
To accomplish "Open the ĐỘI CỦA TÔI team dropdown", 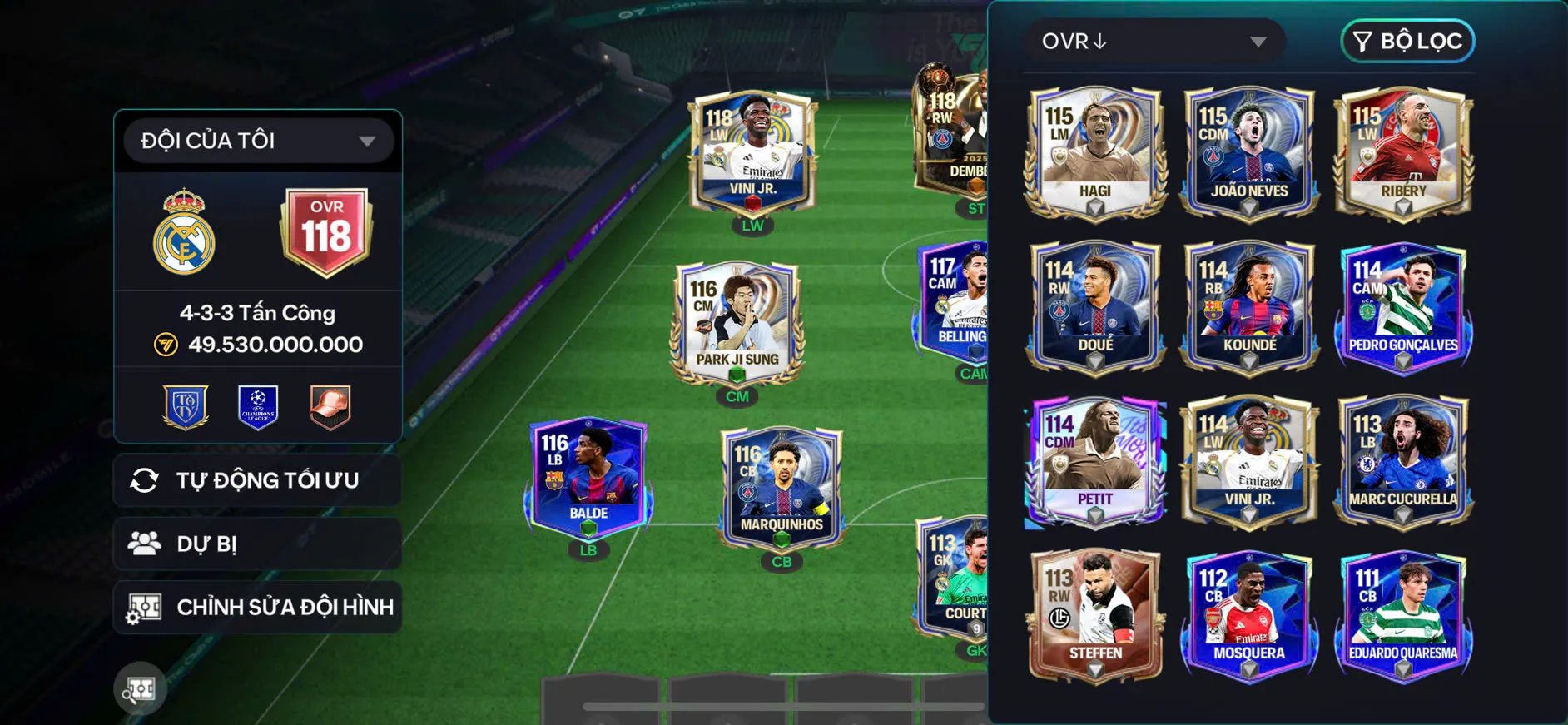I will point(258,141).
